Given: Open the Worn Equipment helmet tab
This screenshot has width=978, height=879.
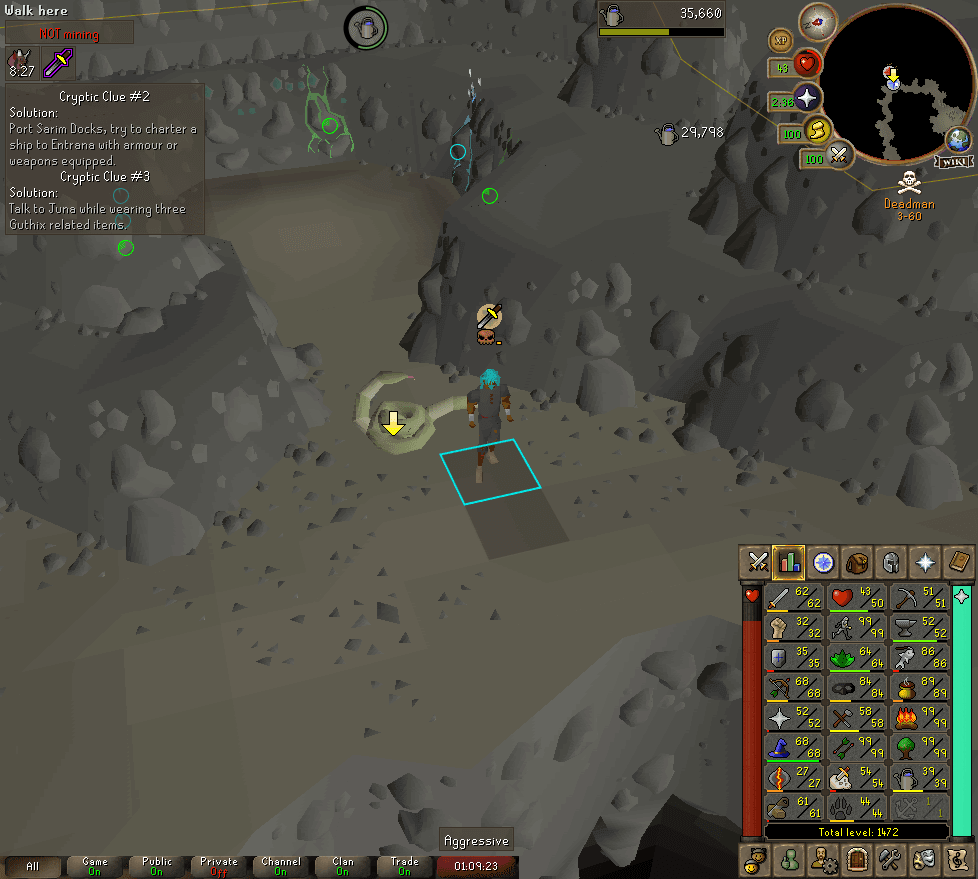Looking at the screenshot, I should pos(889,562).
